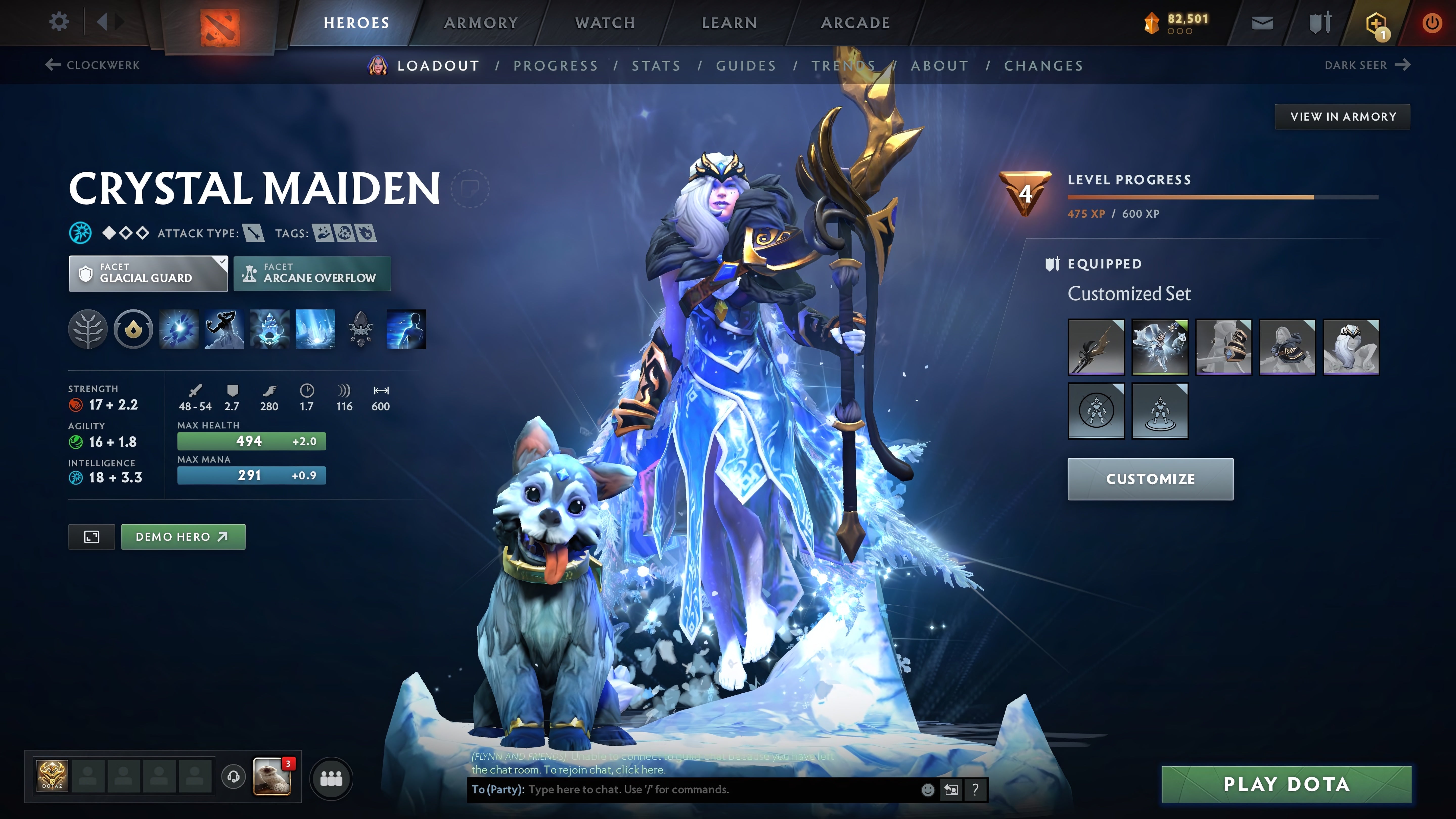Switch to the Guides tab
The height and width of the screenshot is (819, 1456).
[x=745, y=65]
